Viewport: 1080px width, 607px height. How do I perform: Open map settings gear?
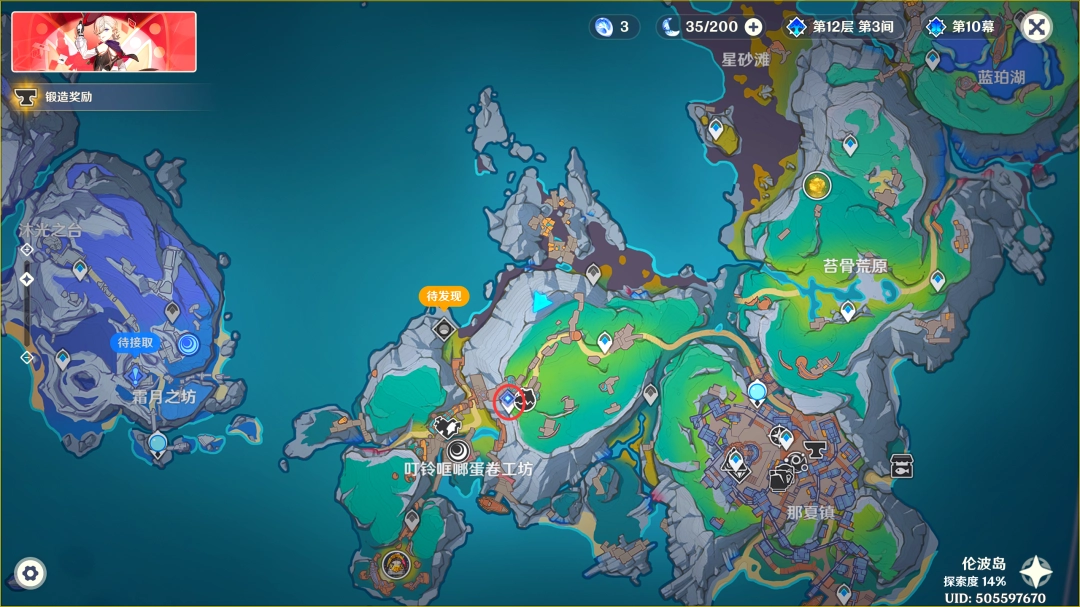coord(30,573)
